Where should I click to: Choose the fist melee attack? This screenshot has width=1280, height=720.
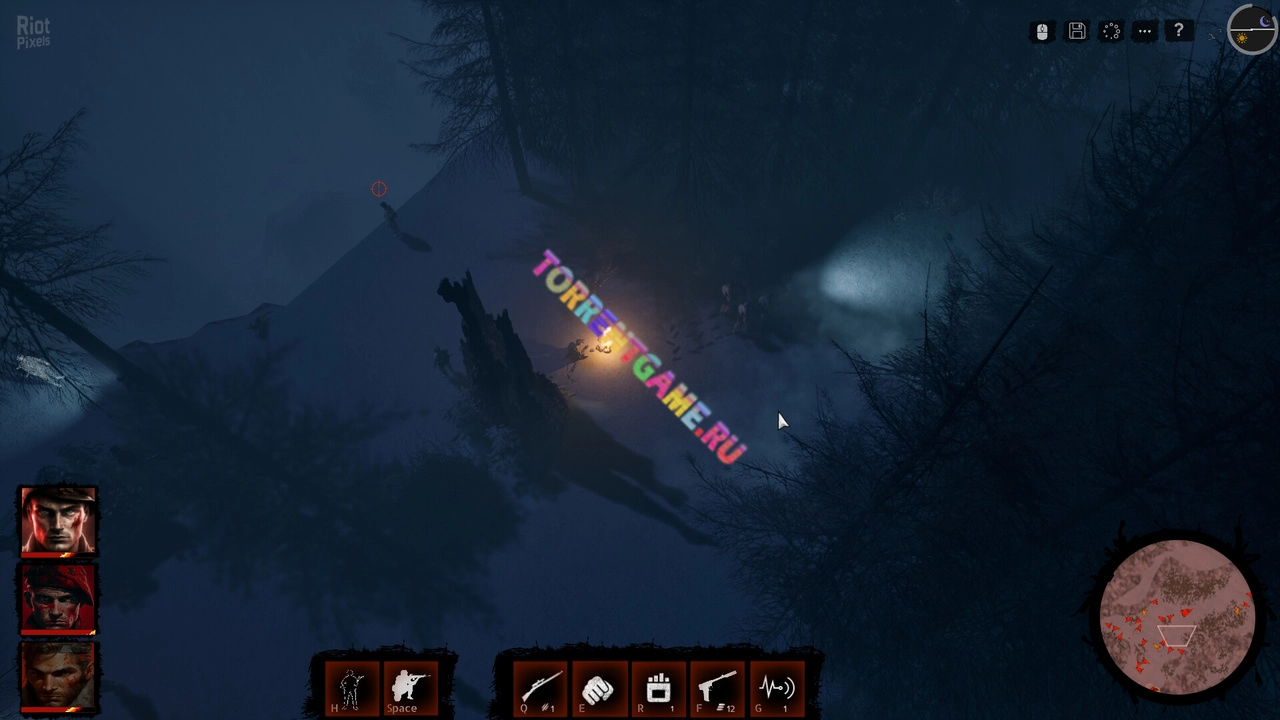[598, 688]
